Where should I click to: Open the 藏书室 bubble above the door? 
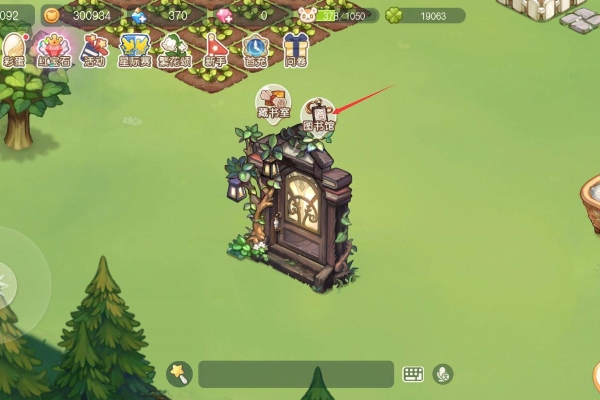point(271,106)
